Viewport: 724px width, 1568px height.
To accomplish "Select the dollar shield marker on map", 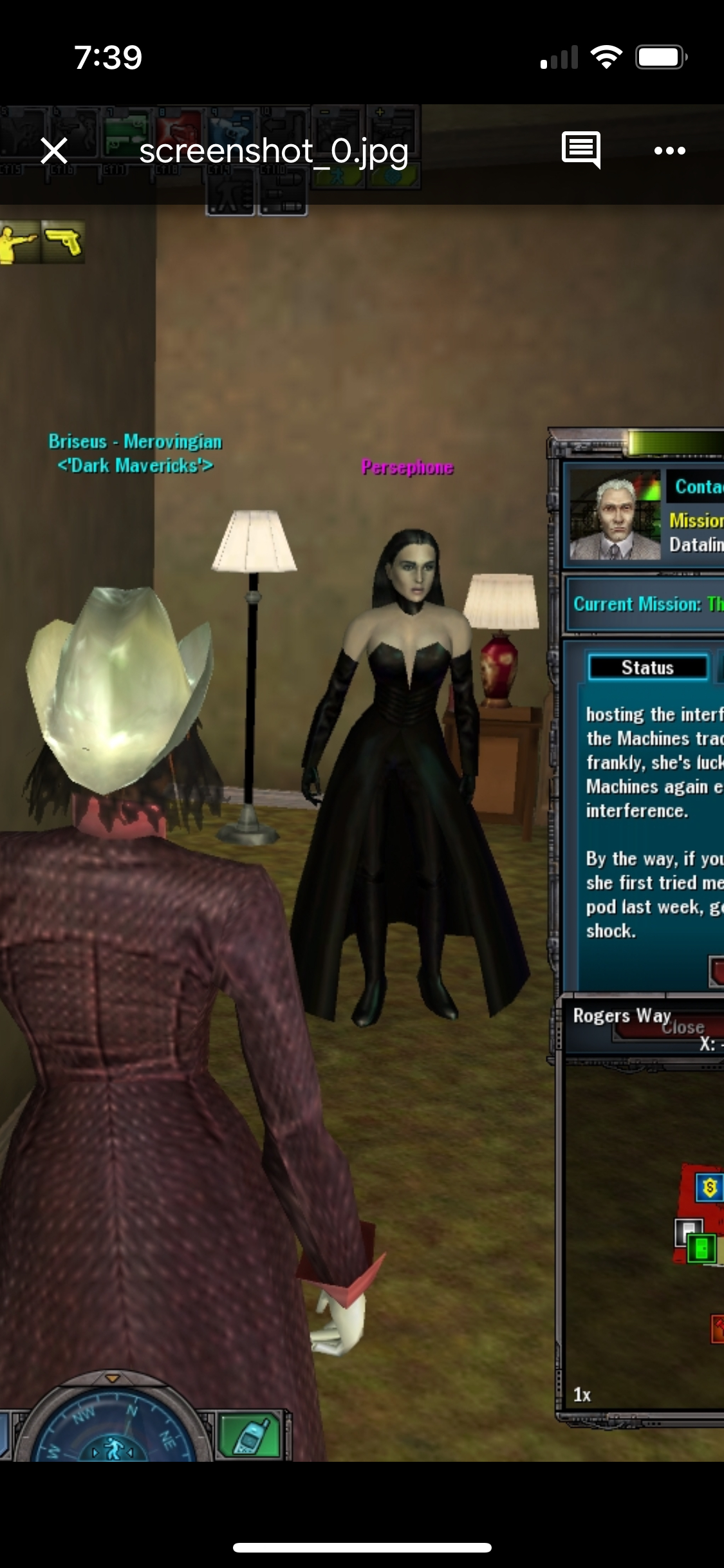I will tap(709, 1187).
